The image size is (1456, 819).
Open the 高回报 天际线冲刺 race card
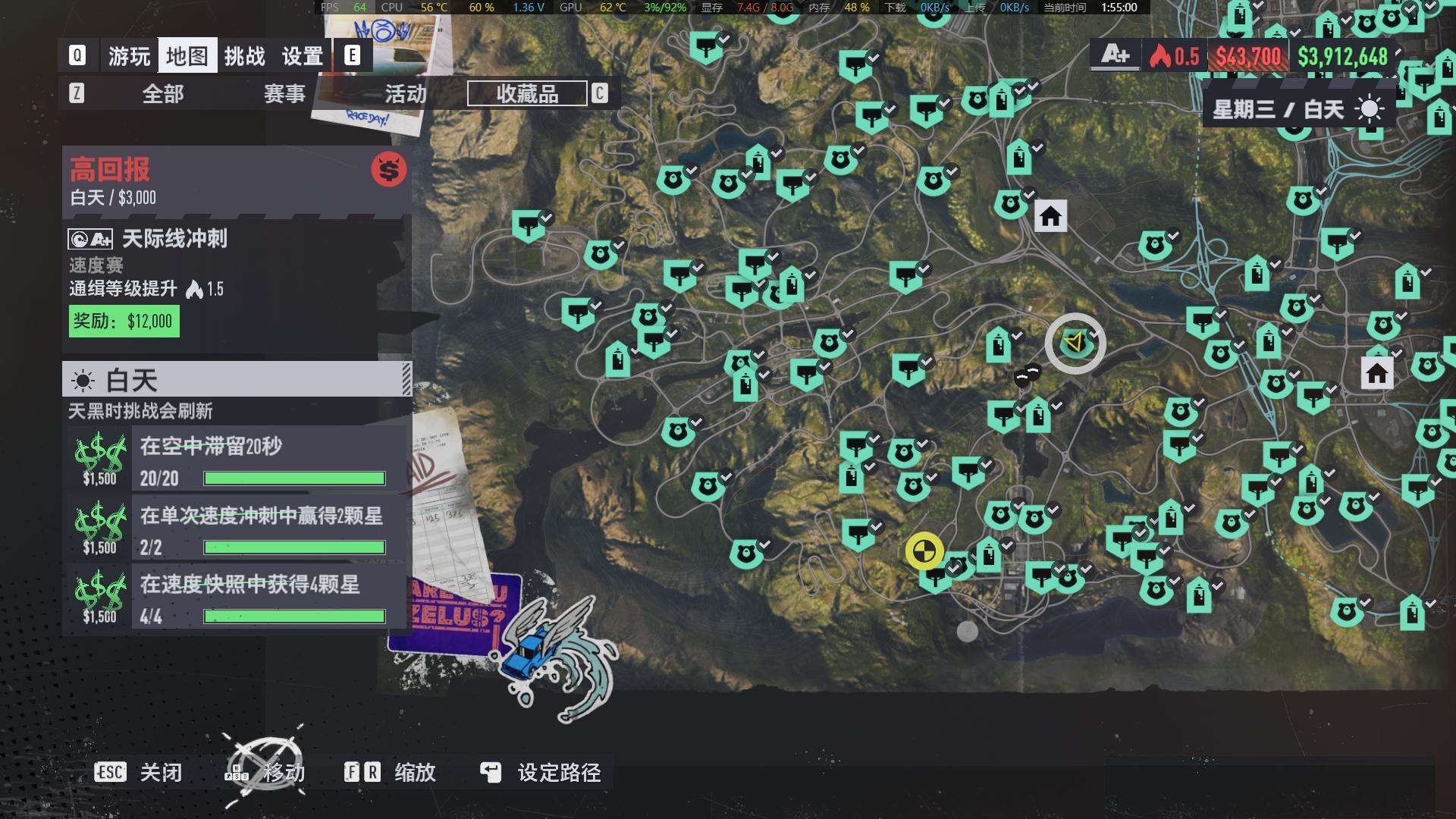[x=237, y=250]
